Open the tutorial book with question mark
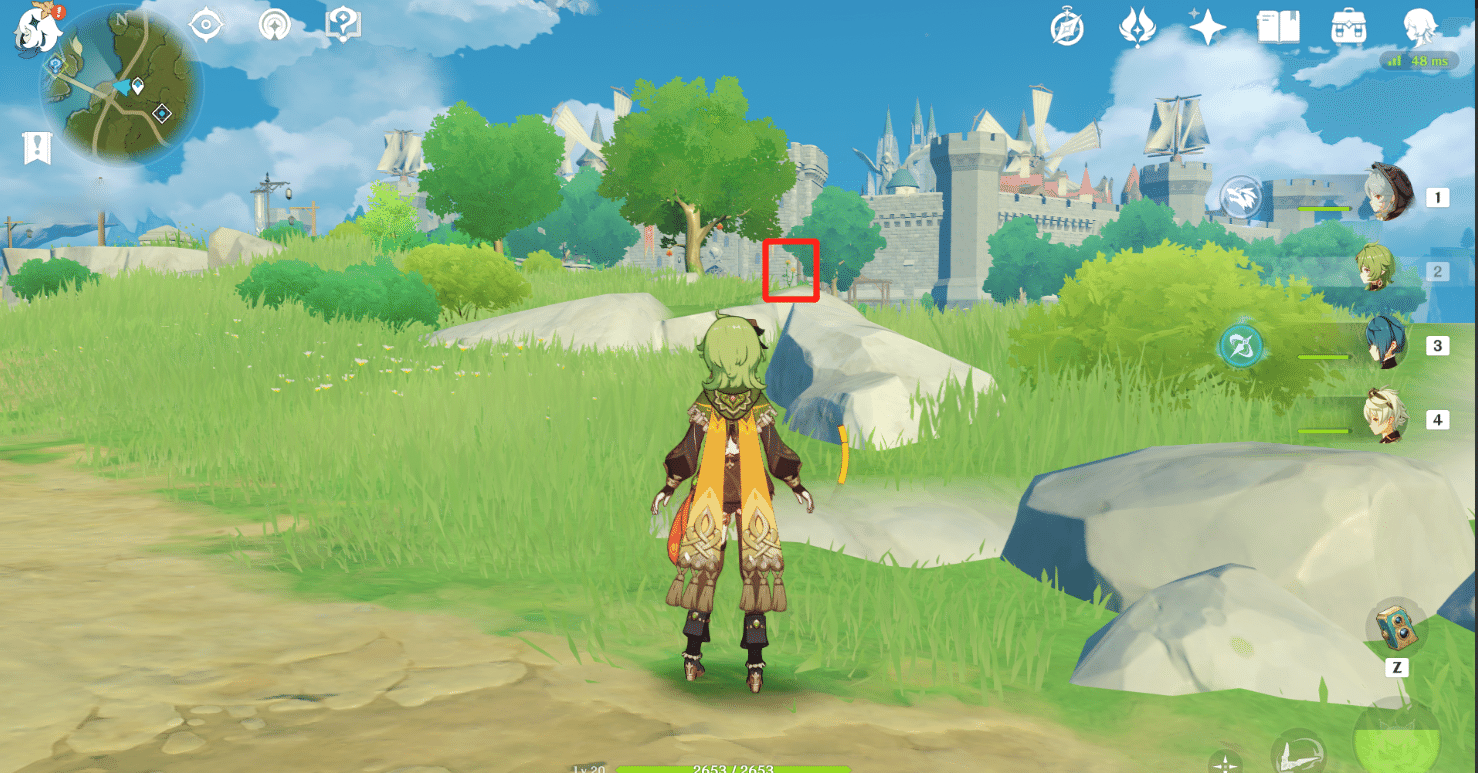This screenshot has height=773, width=1478. (341, 27)
